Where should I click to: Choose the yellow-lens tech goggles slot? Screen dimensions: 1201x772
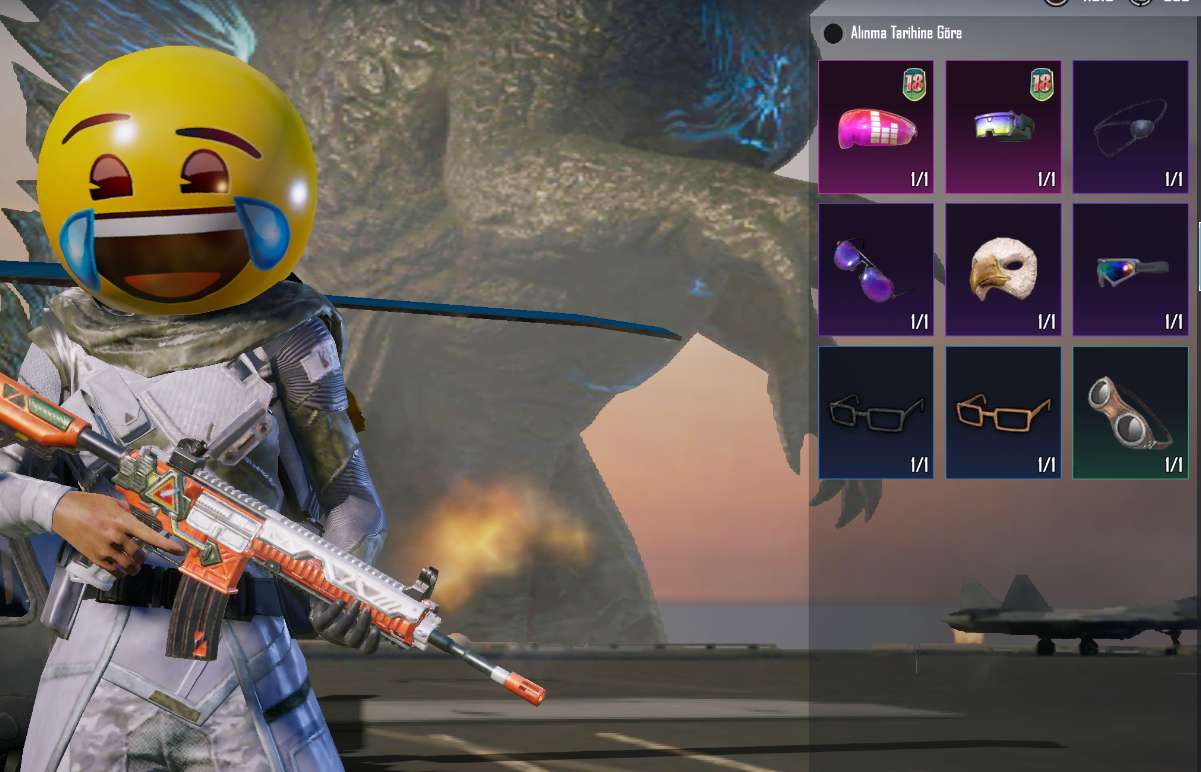tap(1003, 127)
